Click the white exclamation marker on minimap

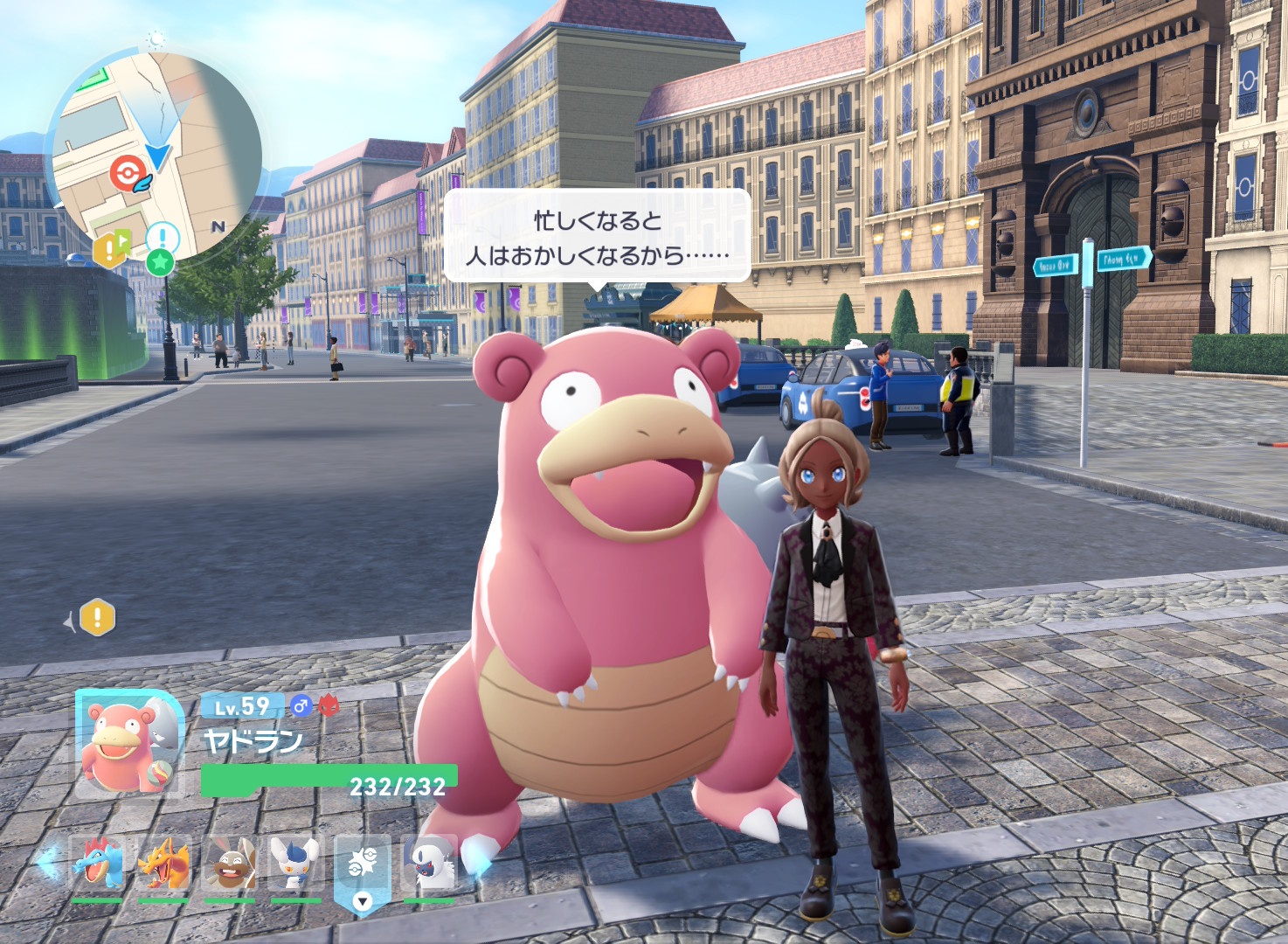pos(163,237)
